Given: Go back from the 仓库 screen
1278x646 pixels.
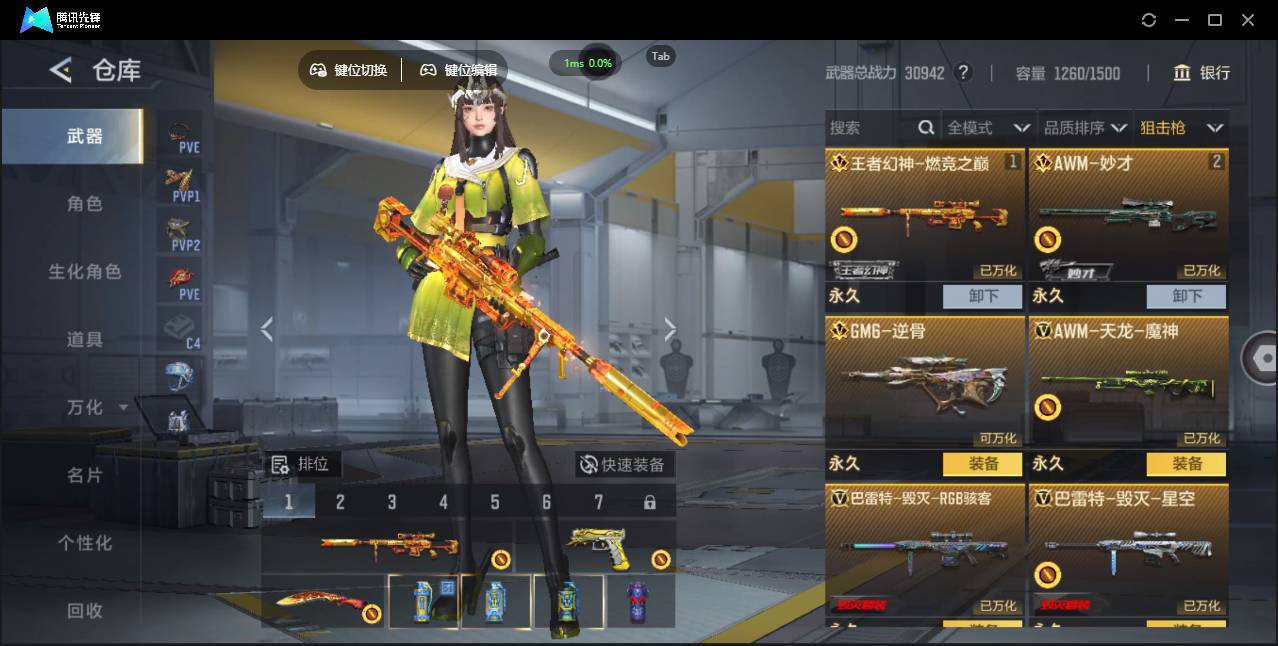Looking at the screenshot, I should [x=61, y=70].
